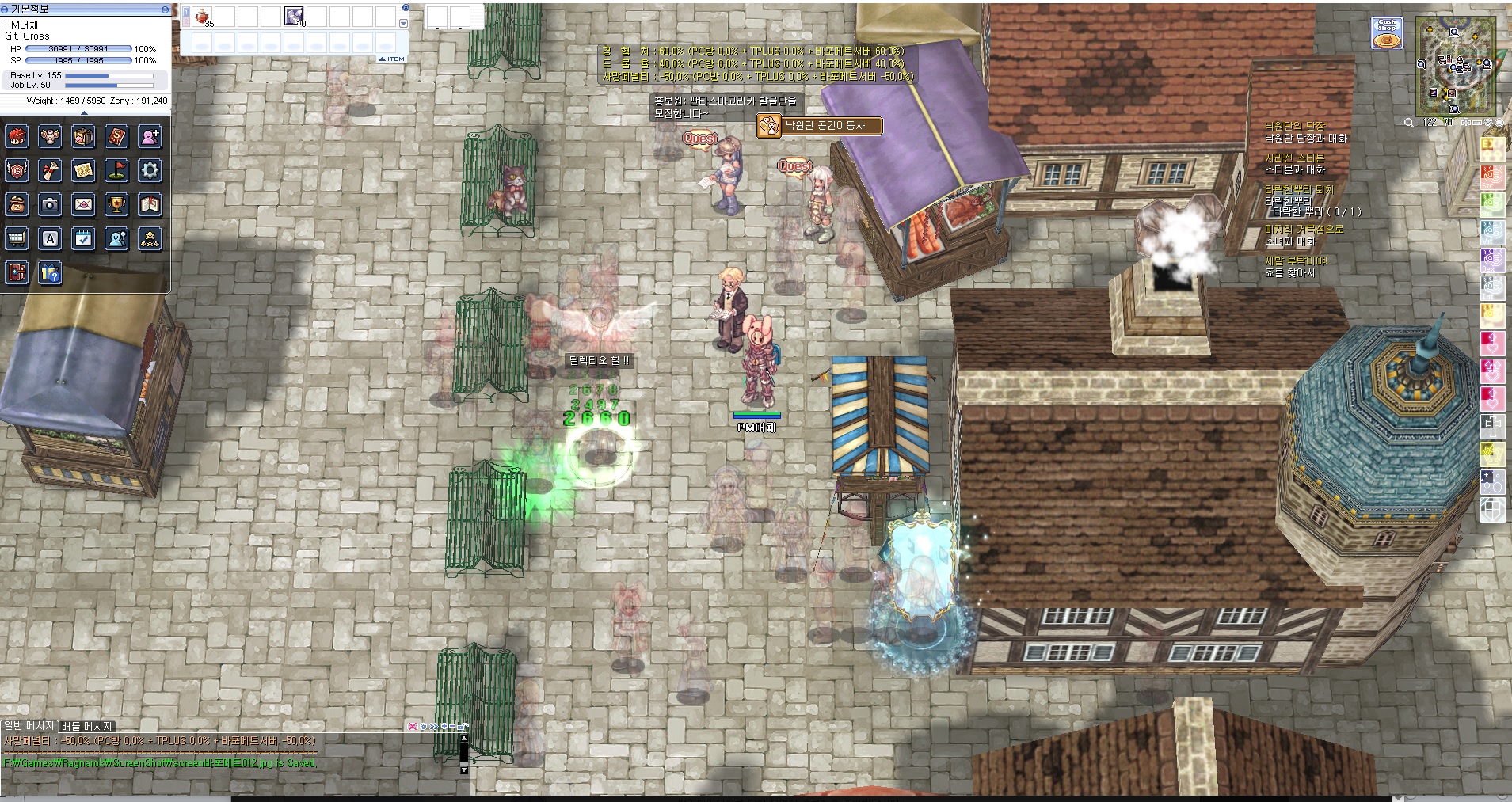This screenshot has width=1512, height=802.
Task: Select the 타락한뿌리 퇴치 quest tracker entry
Action: click(1299, 190)
